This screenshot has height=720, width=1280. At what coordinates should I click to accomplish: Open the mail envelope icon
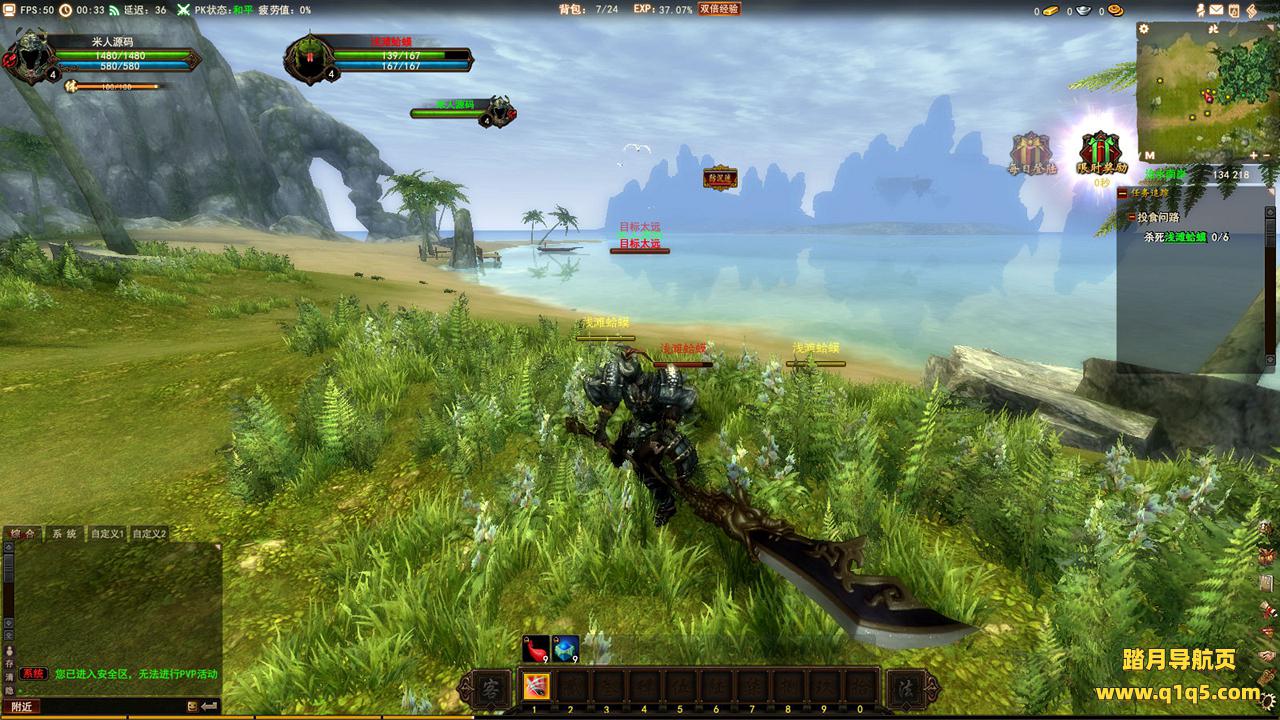tap(1217, 10)
